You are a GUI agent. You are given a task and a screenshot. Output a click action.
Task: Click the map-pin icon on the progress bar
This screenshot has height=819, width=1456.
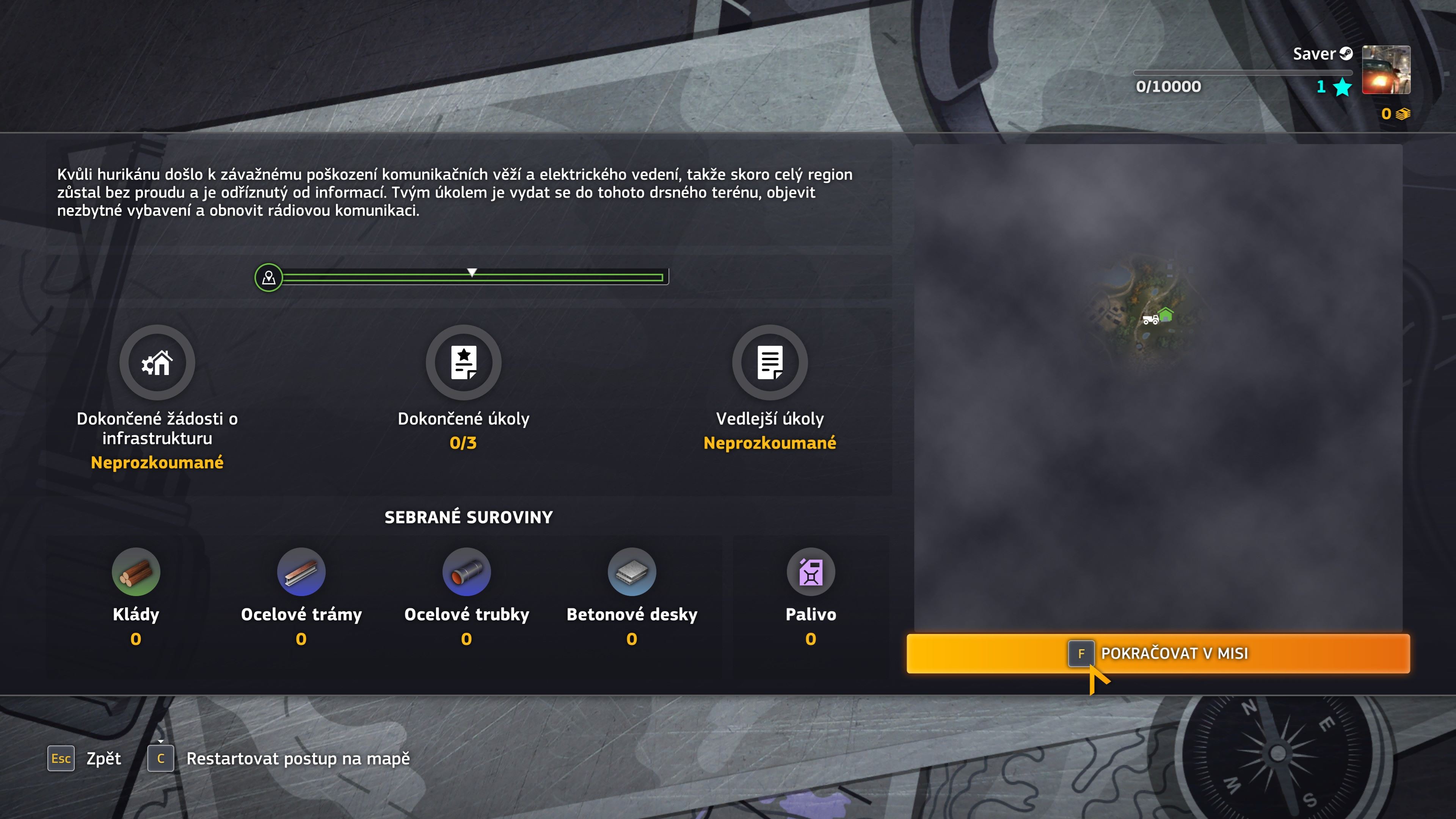click(x=268, y=278)
